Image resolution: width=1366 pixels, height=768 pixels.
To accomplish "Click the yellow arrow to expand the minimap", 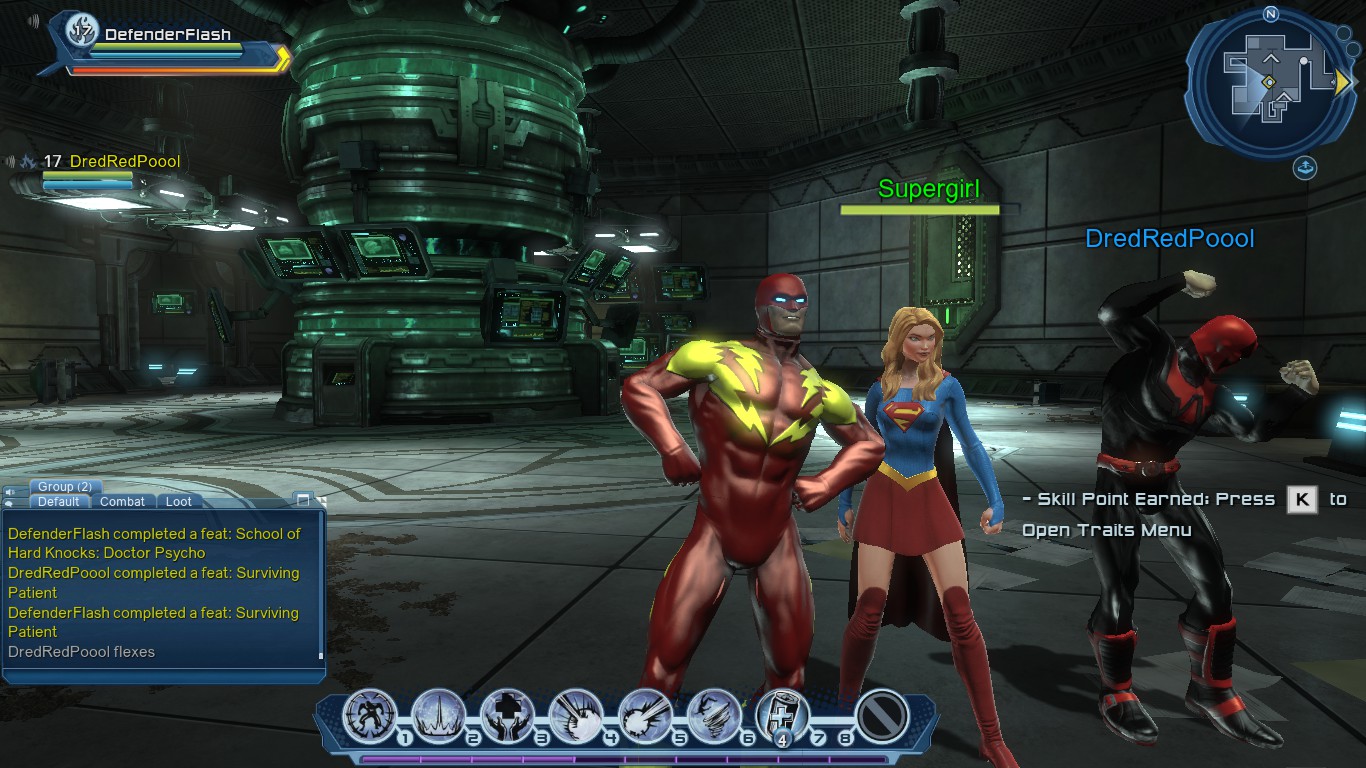I will coord(1342,83).
